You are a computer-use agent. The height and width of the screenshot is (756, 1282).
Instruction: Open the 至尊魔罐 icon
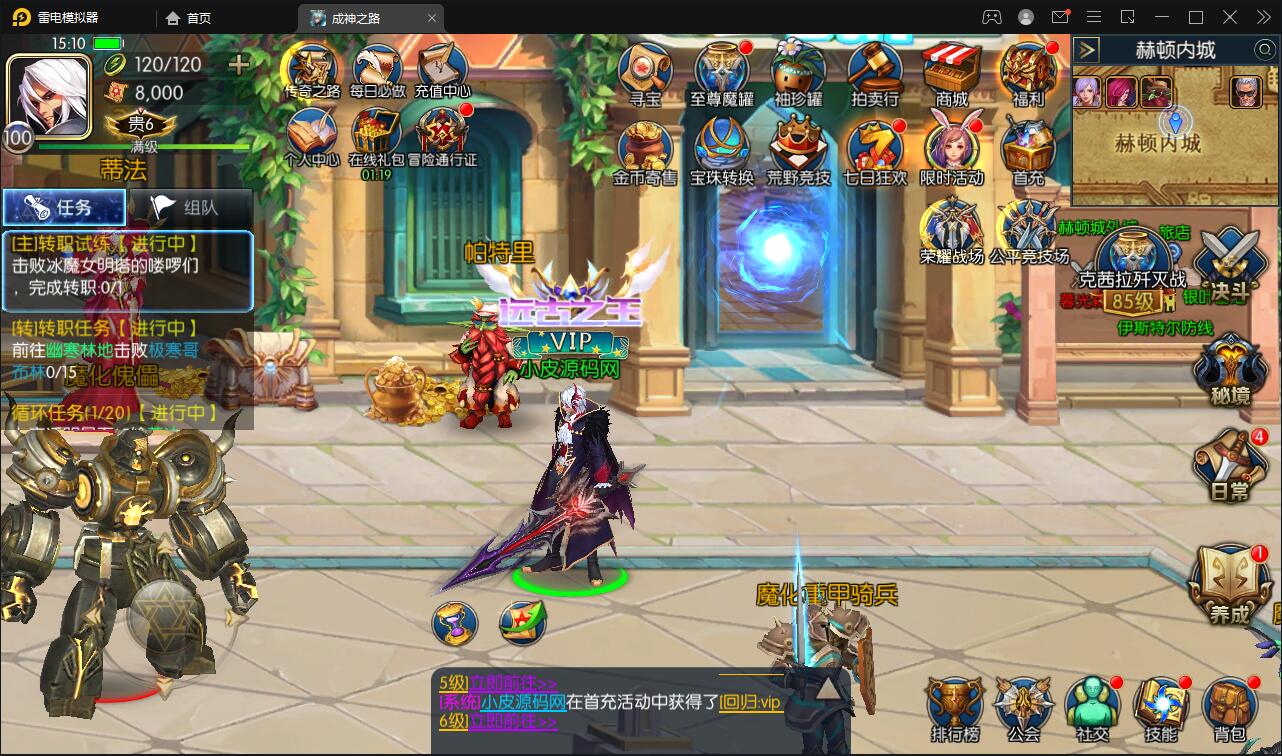point(722,72)
